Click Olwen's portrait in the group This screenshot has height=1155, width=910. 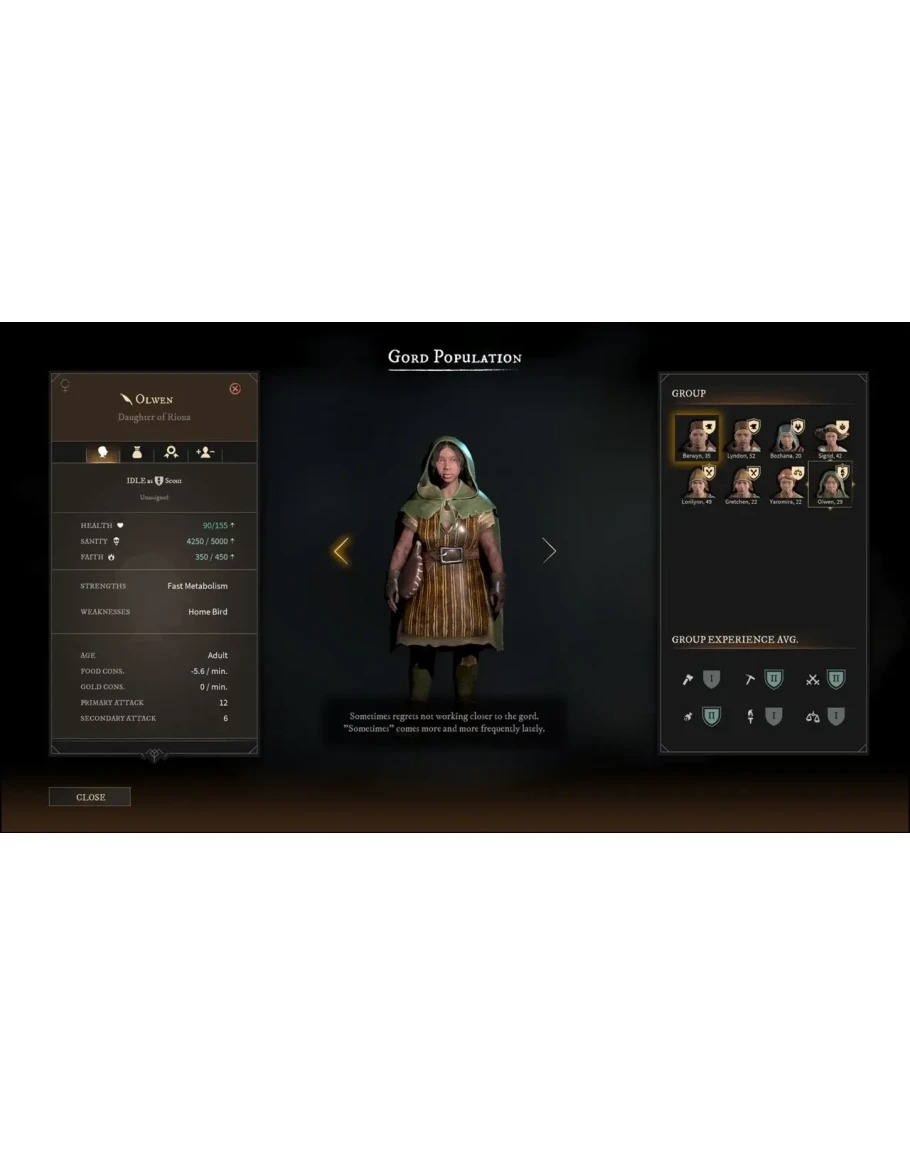pyautogui.click(x=829, y=484)
